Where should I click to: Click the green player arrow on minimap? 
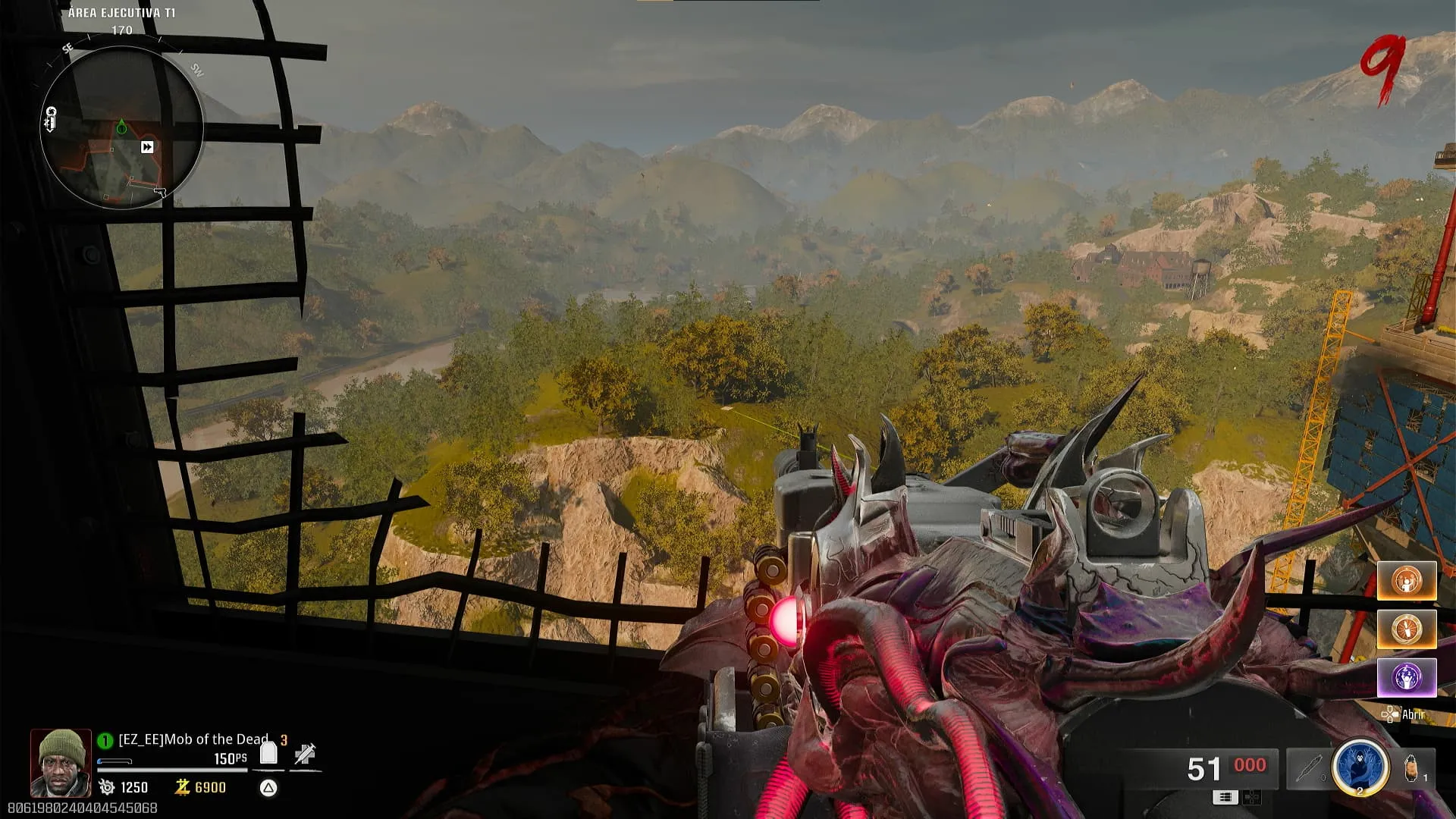(121, 127)
